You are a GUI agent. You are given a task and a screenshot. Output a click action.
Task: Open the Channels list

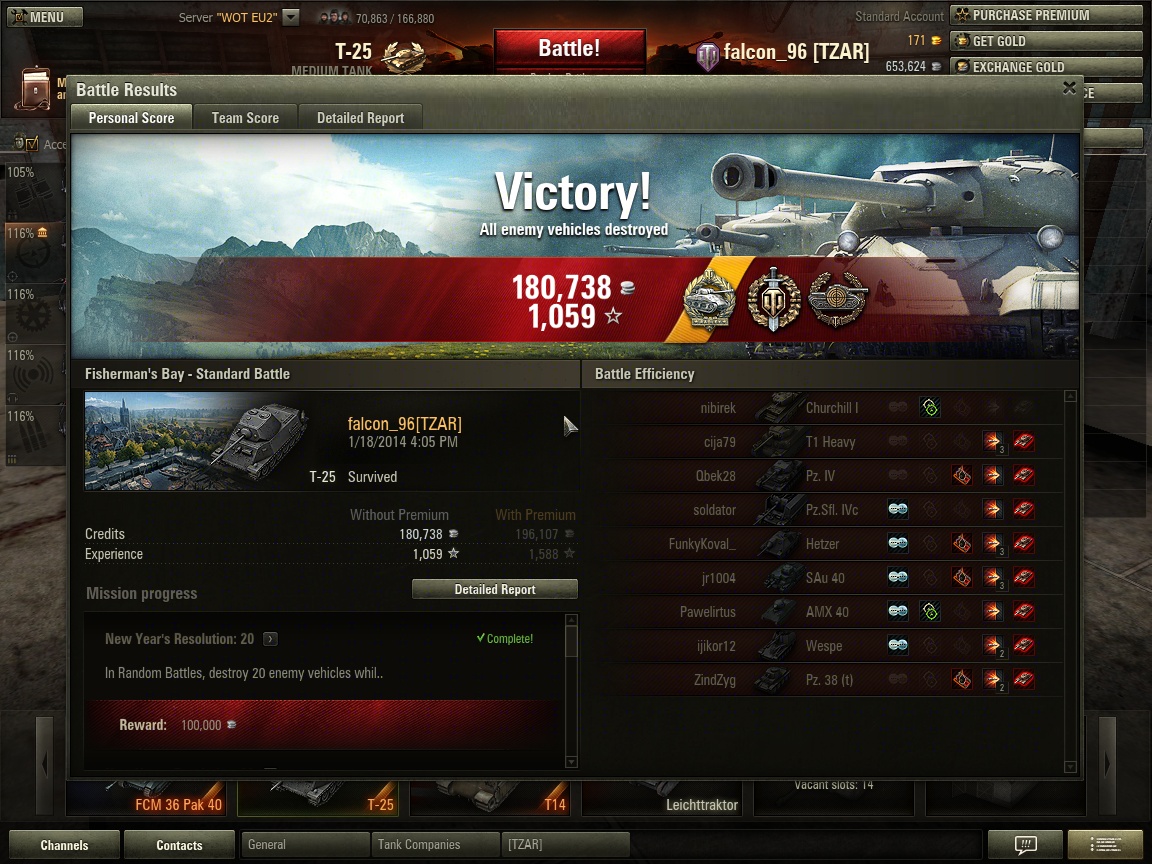(x=64, y=845)
